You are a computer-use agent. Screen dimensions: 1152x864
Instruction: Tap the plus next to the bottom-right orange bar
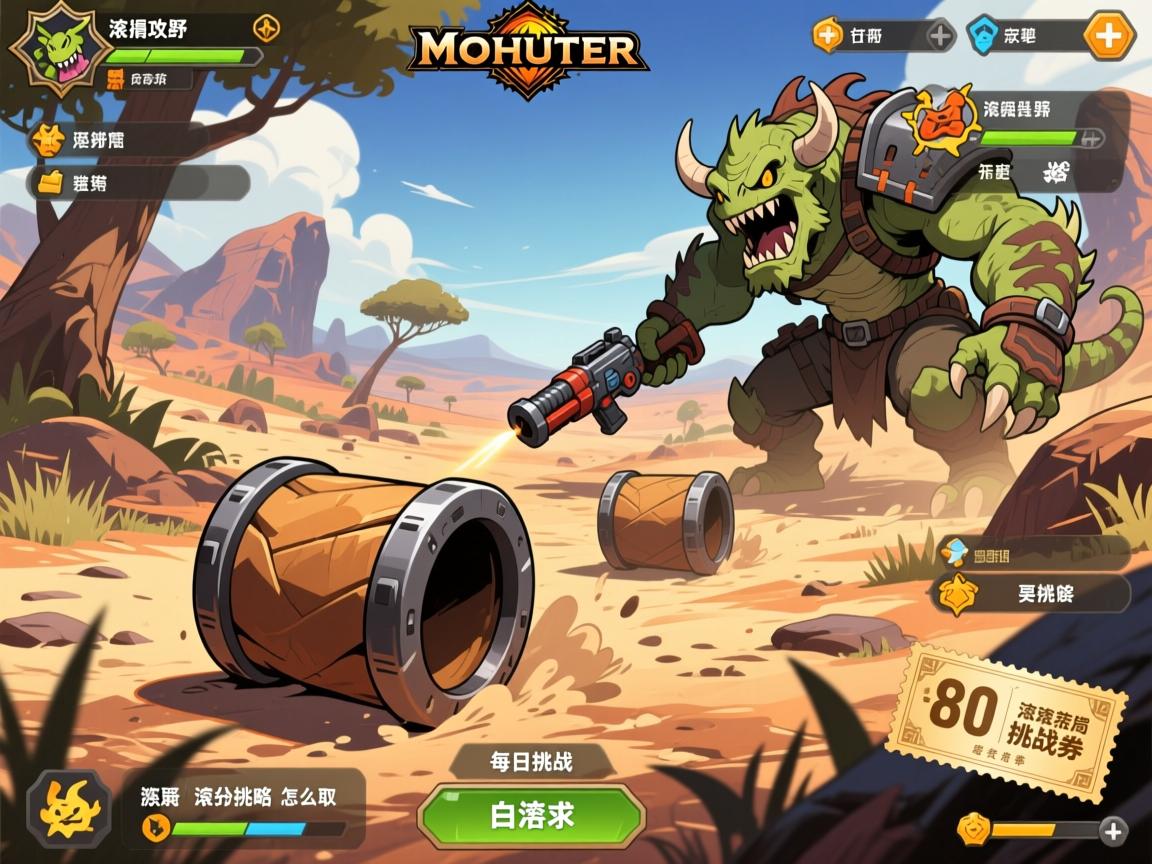pyautogui.click(x=1113, y=830)
